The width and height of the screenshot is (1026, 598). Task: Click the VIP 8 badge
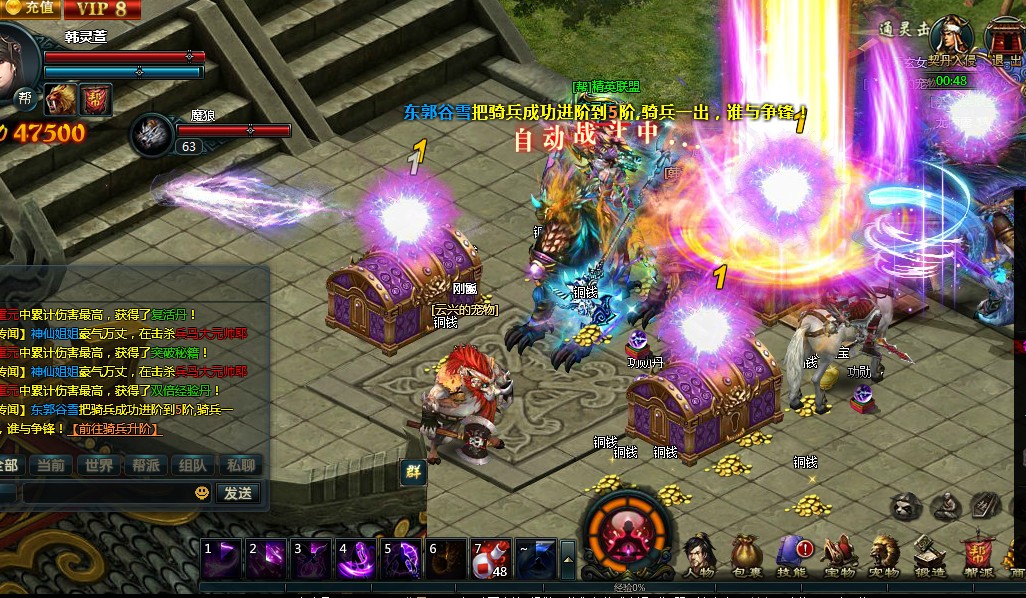(x=103, y=9)
